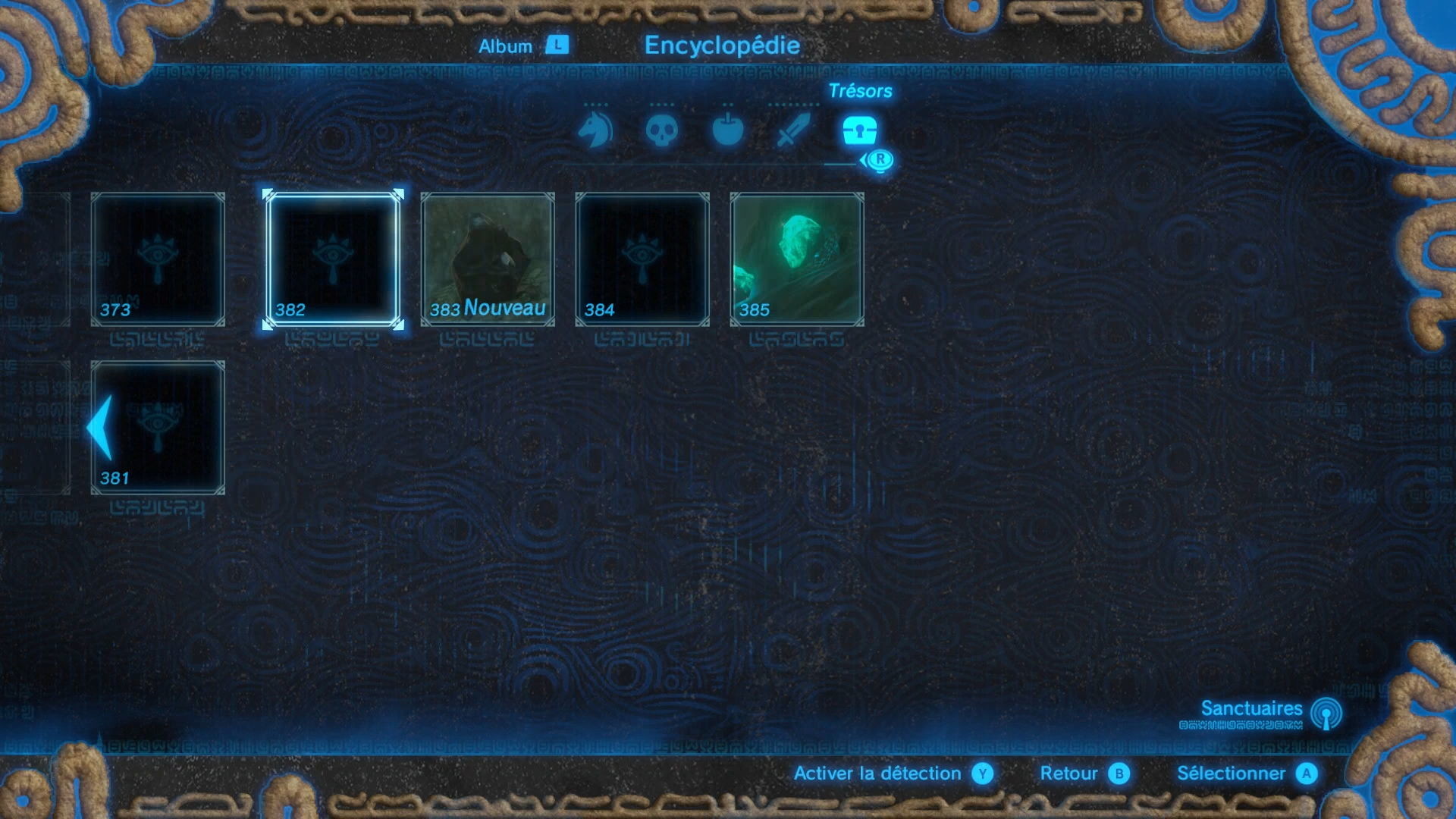This screenshot has height=819, width=1456.
Task: Select the treasure chest Trésors tab
Action: tap(859, 130)
